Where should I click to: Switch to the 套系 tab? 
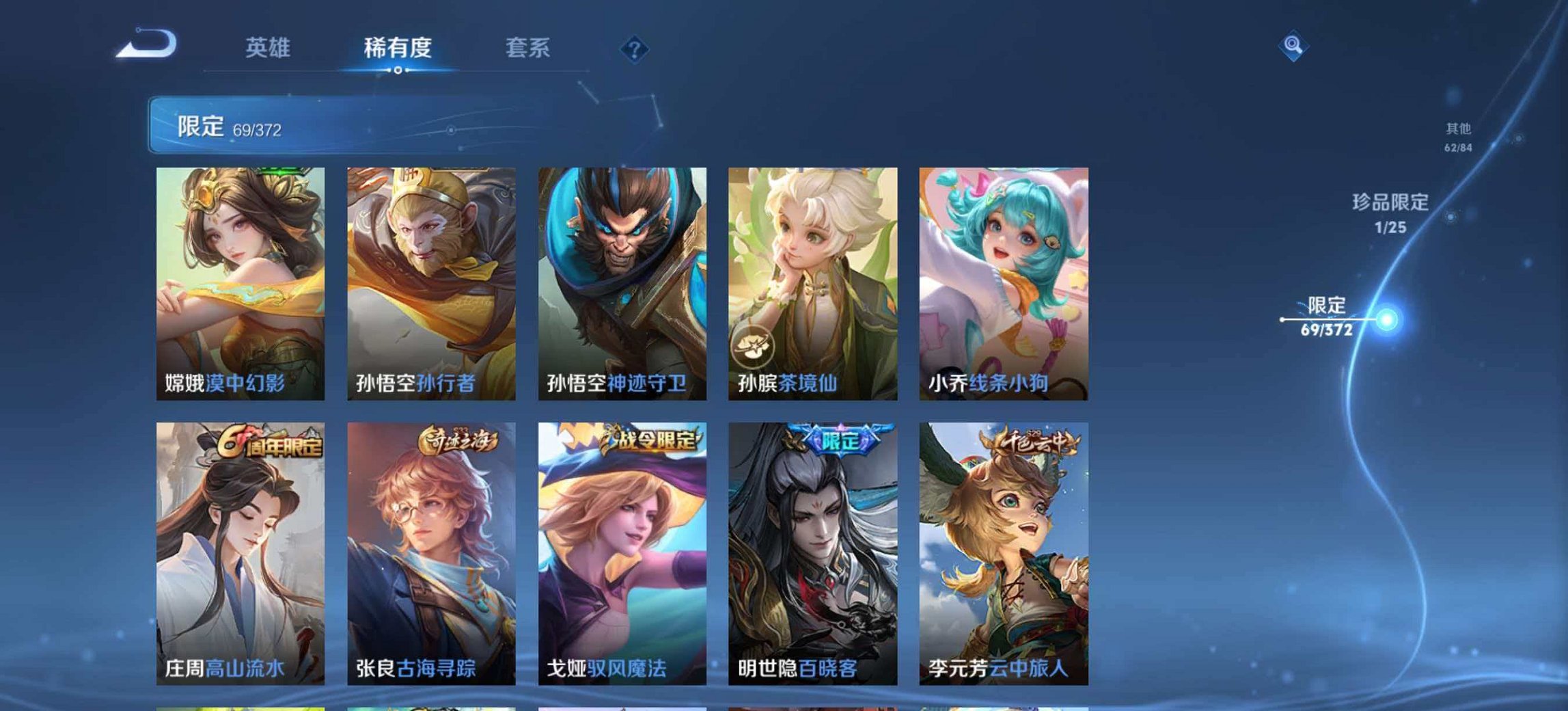coord(529,48)
